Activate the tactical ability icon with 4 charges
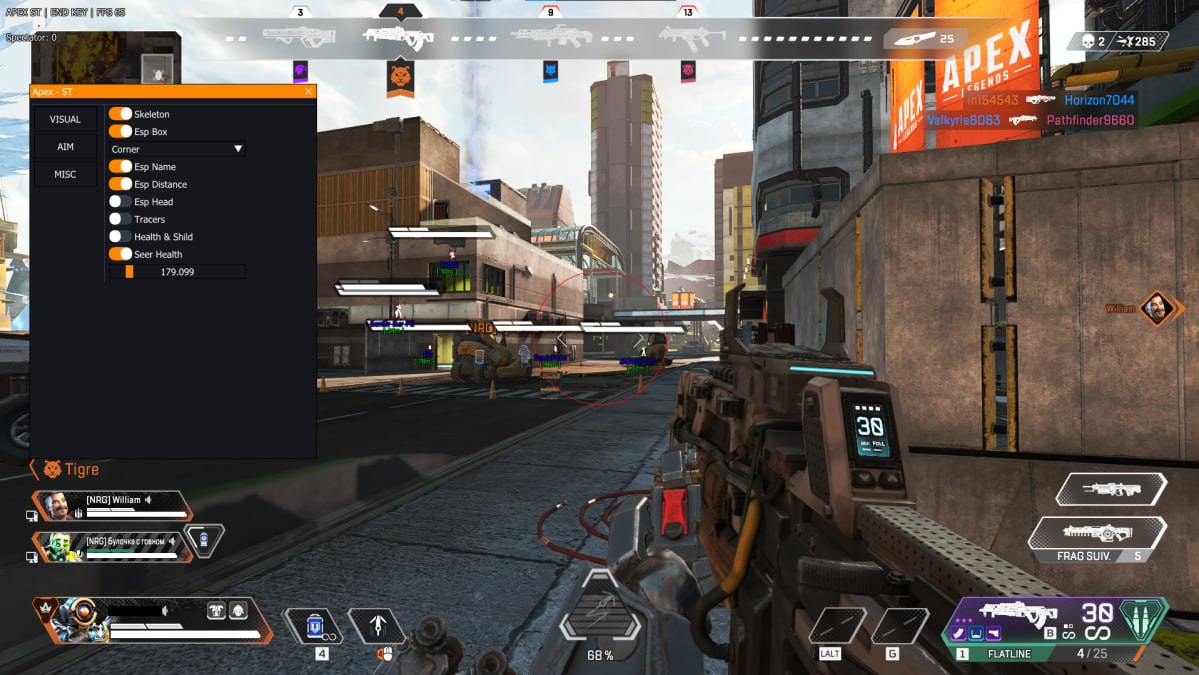This screenshot has width=1199, height=675. 315,626
